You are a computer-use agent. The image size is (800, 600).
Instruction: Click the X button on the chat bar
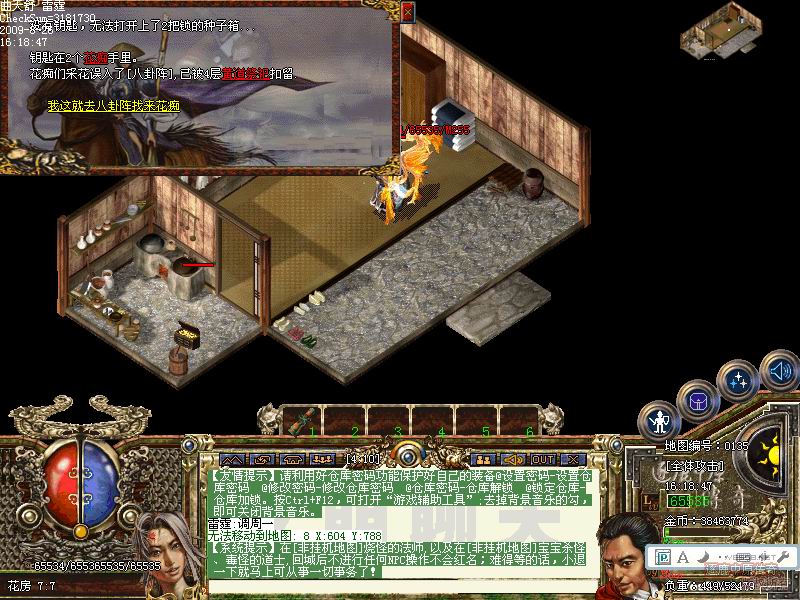coord(573,459)
